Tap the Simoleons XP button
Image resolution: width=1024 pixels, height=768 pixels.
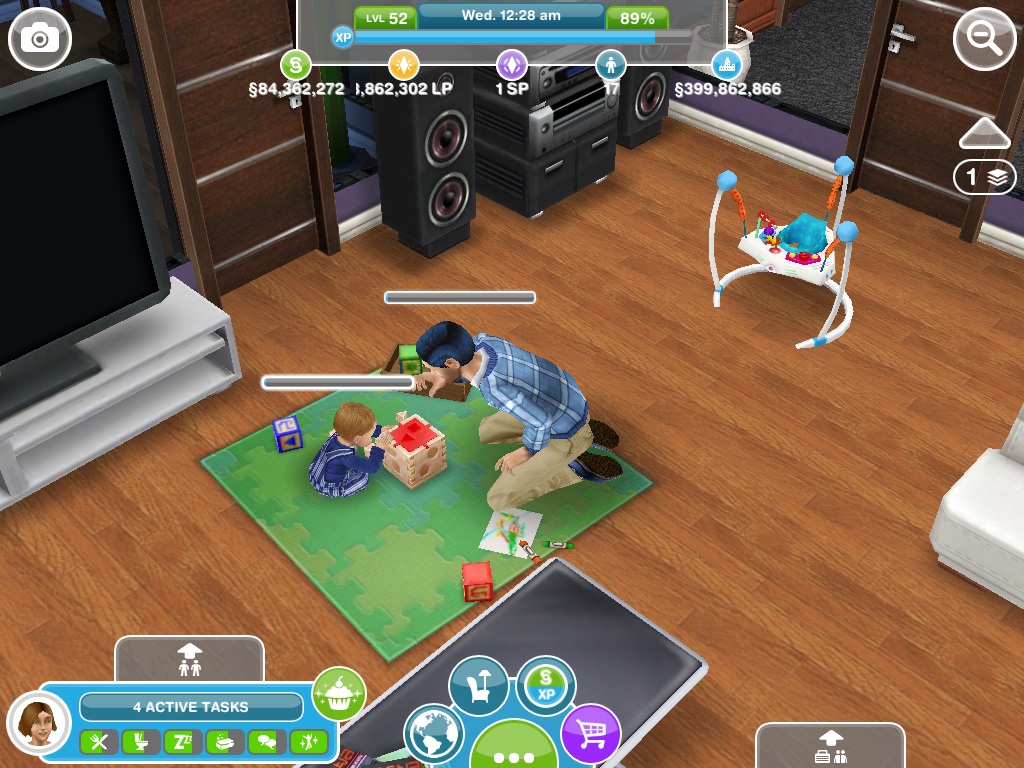coord(546,685)
